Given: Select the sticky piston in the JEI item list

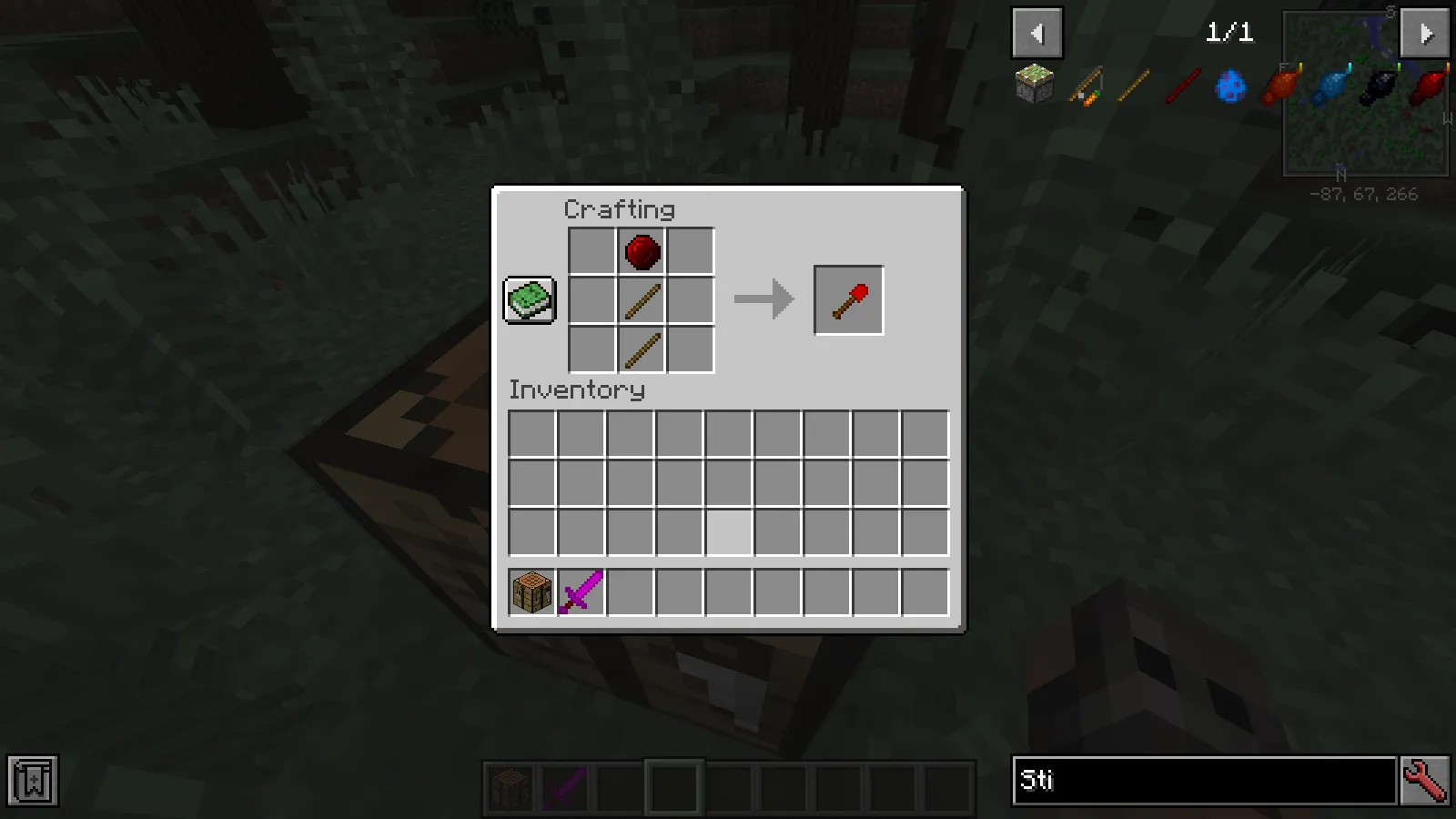Looking at the screenshot, I should (x=1034, y=84).
